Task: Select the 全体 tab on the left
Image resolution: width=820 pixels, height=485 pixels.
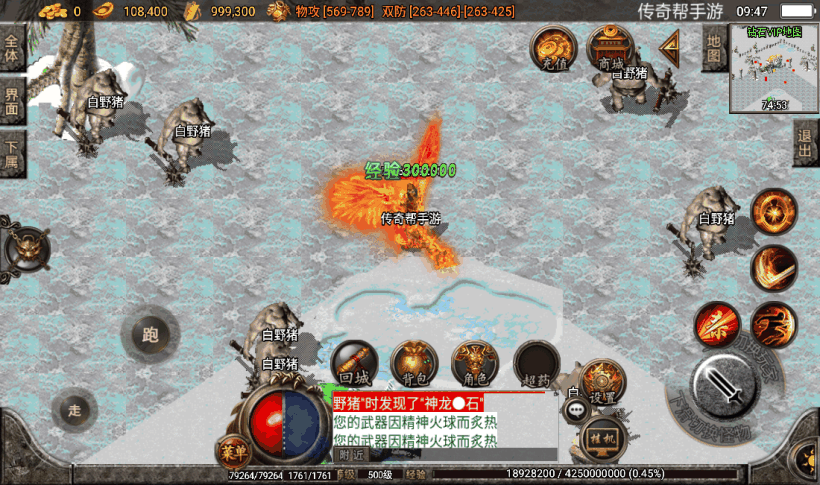Action: [x=12, y=50]
